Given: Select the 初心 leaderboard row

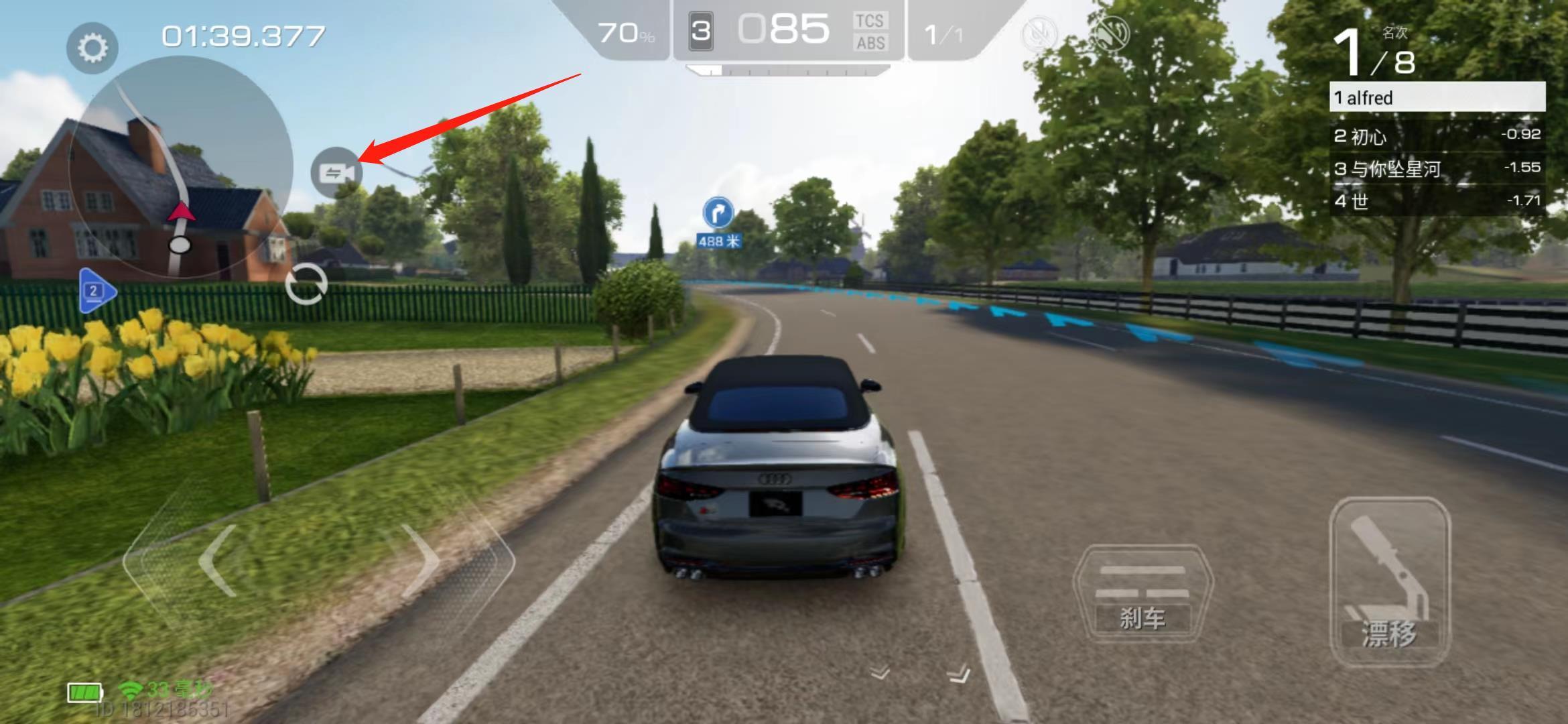Looking at the screenshot, I should tap(1437, 136).
